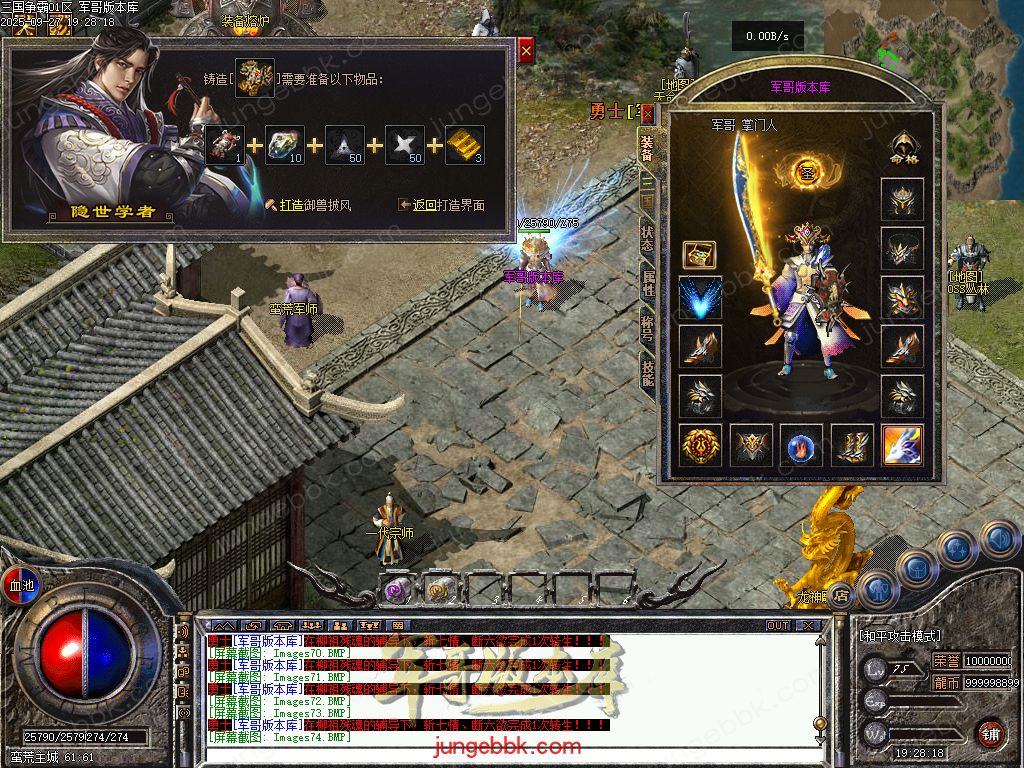Toggle the chat window OUT button
This screenshot has width=1024, height=768.
[x=778, y=625]
